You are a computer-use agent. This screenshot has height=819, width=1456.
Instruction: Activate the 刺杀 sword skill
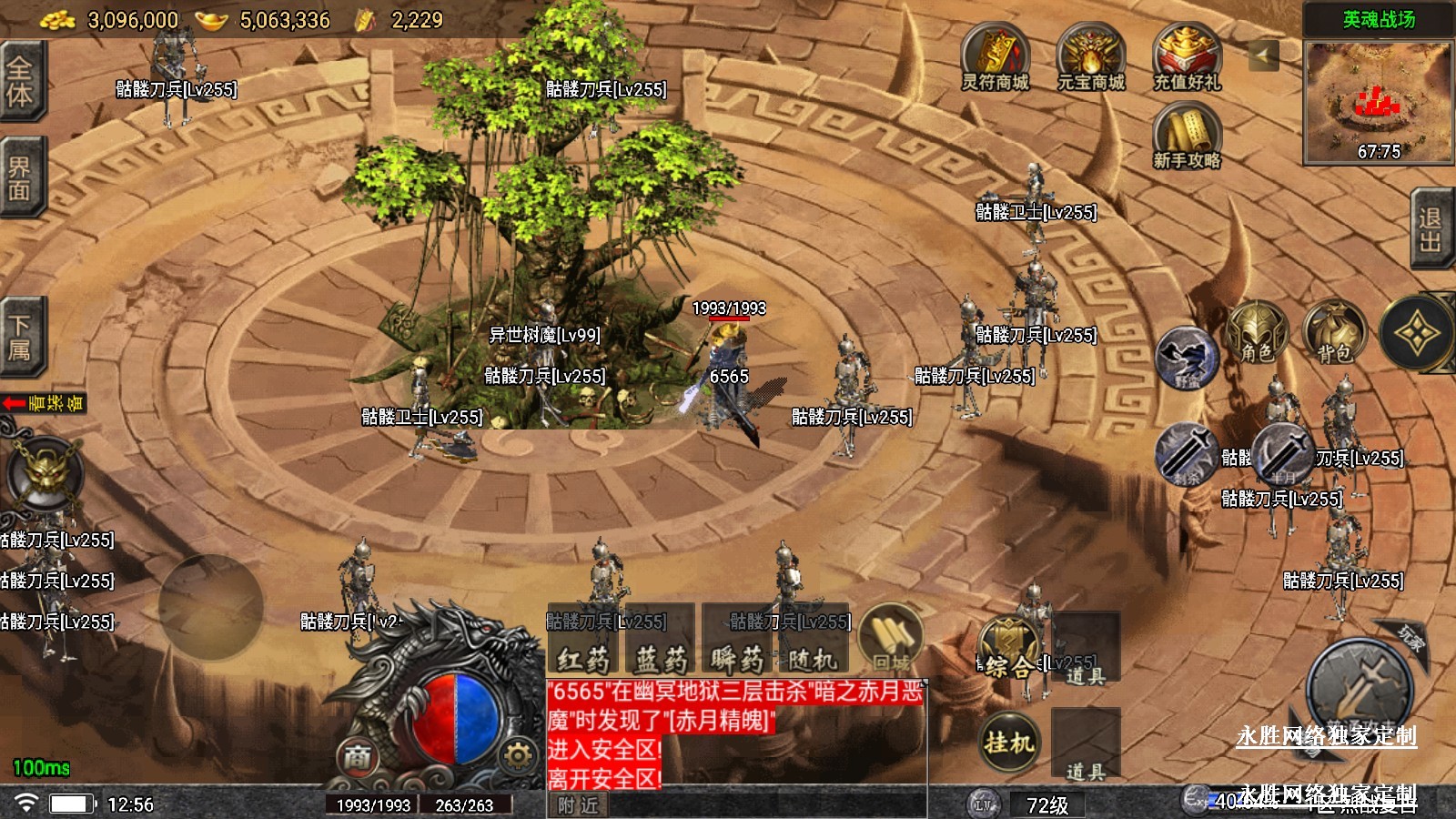[x=1187, y=452]
